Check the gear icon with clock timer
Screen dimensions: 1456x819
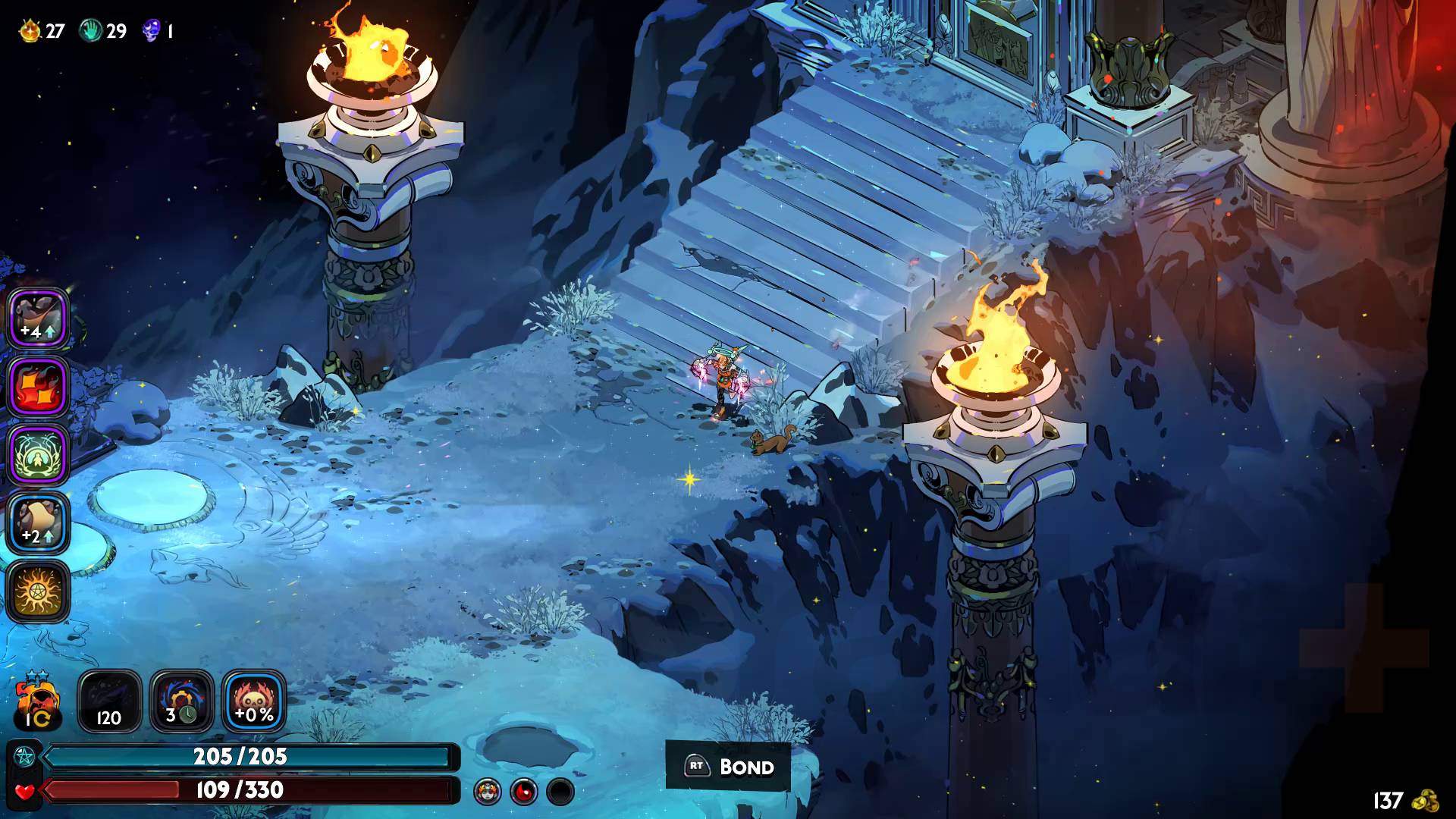[x=181, y=701]
